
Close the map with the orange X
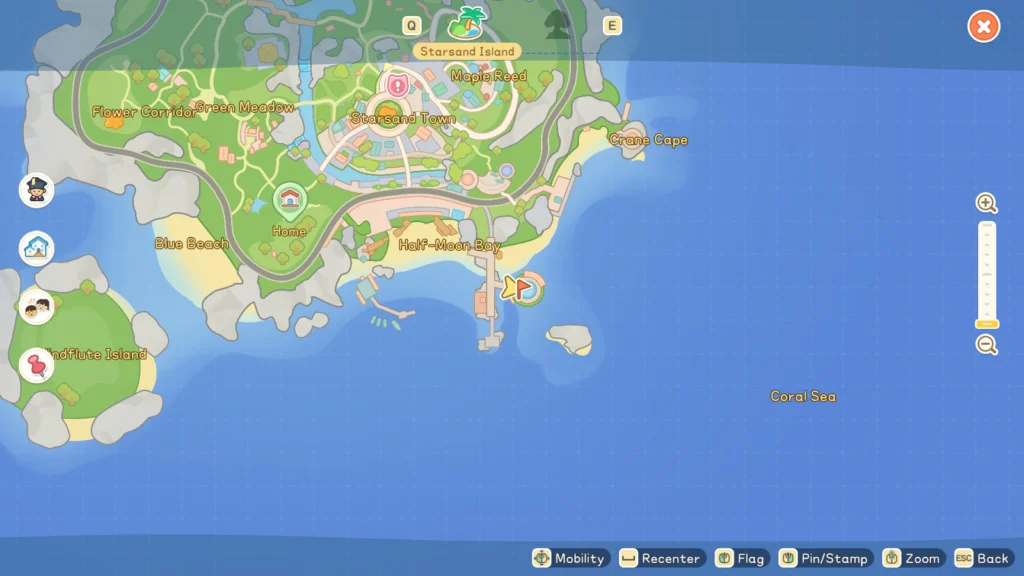coord(984,27)
